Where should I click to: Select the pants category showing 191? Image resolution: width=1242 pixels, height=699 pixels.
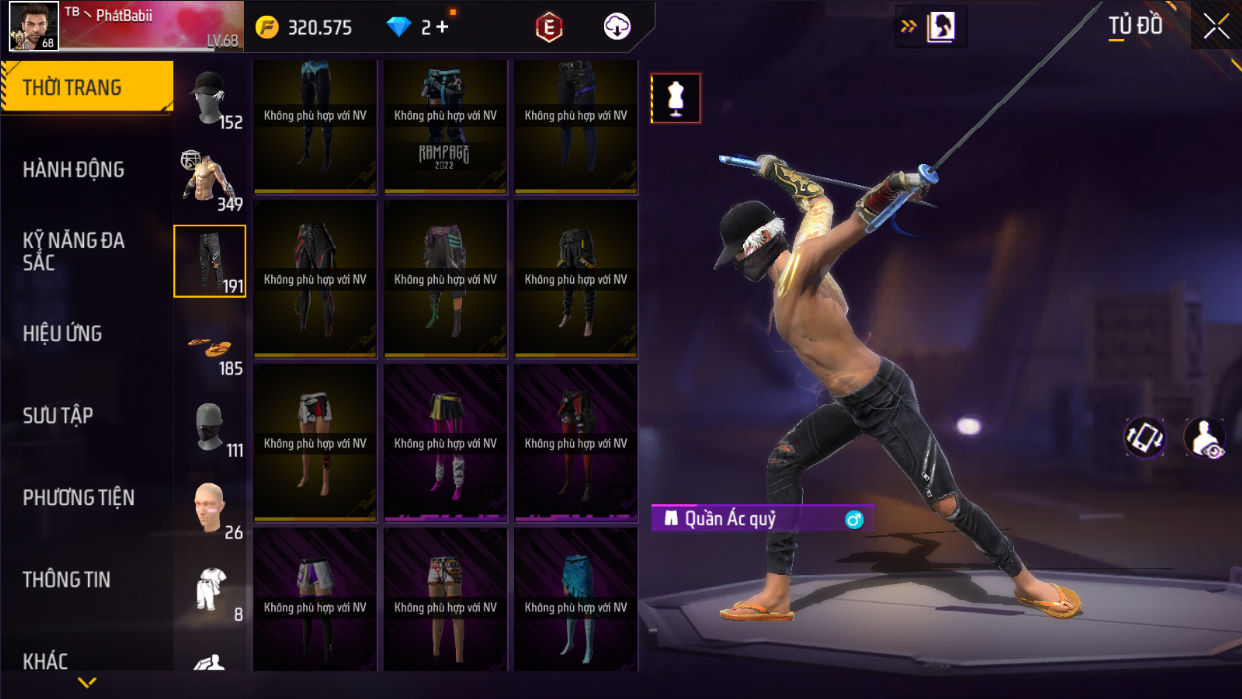(x=209, y=261)
